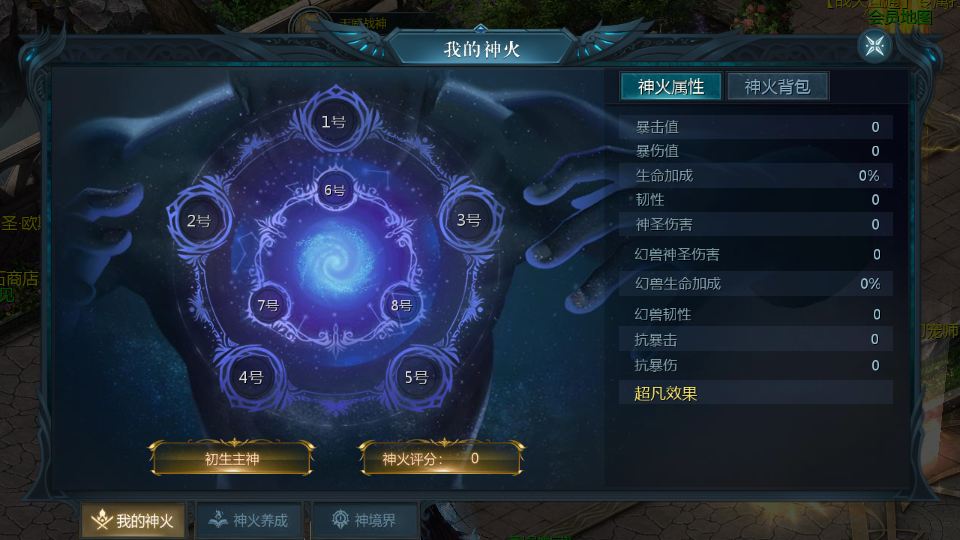Image resolution: width=960 pixels, height=540 pixels.
Task: Click the inner 8号 slot
Action: [x=401, y=305]
